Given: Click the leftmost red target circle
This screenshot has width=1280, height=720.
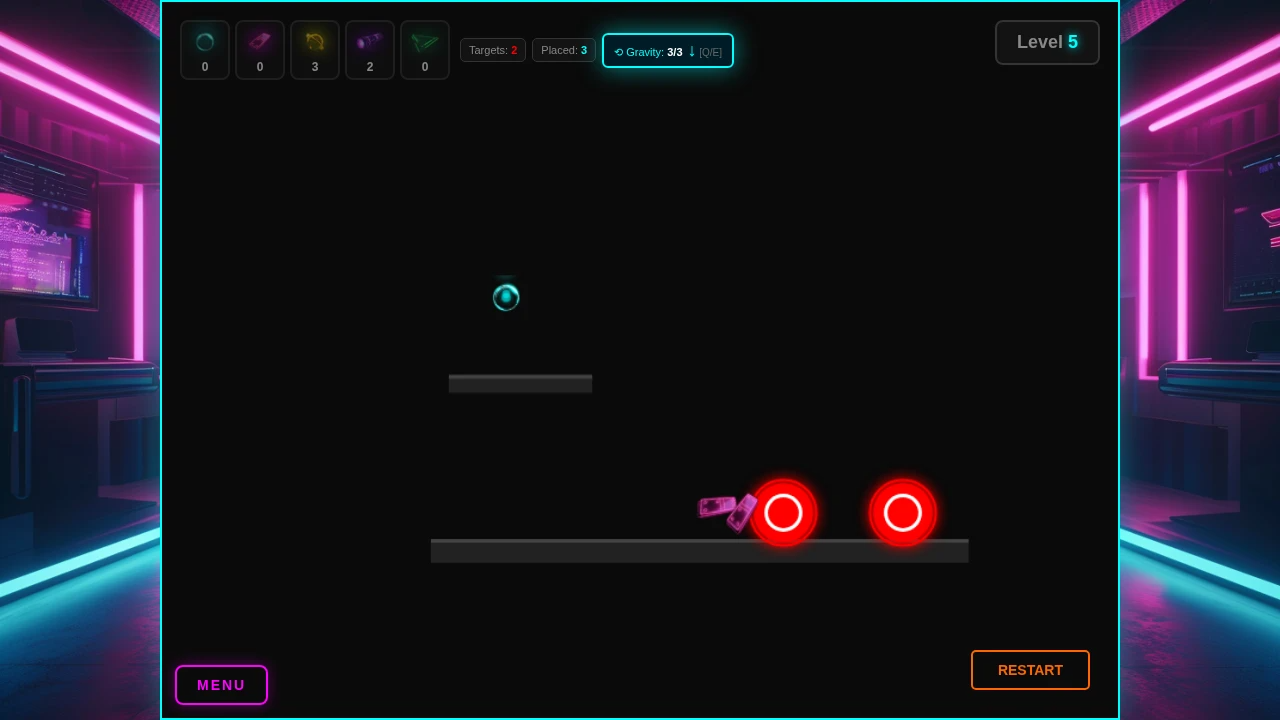Looking at the screenshot, I should [784, 513].
